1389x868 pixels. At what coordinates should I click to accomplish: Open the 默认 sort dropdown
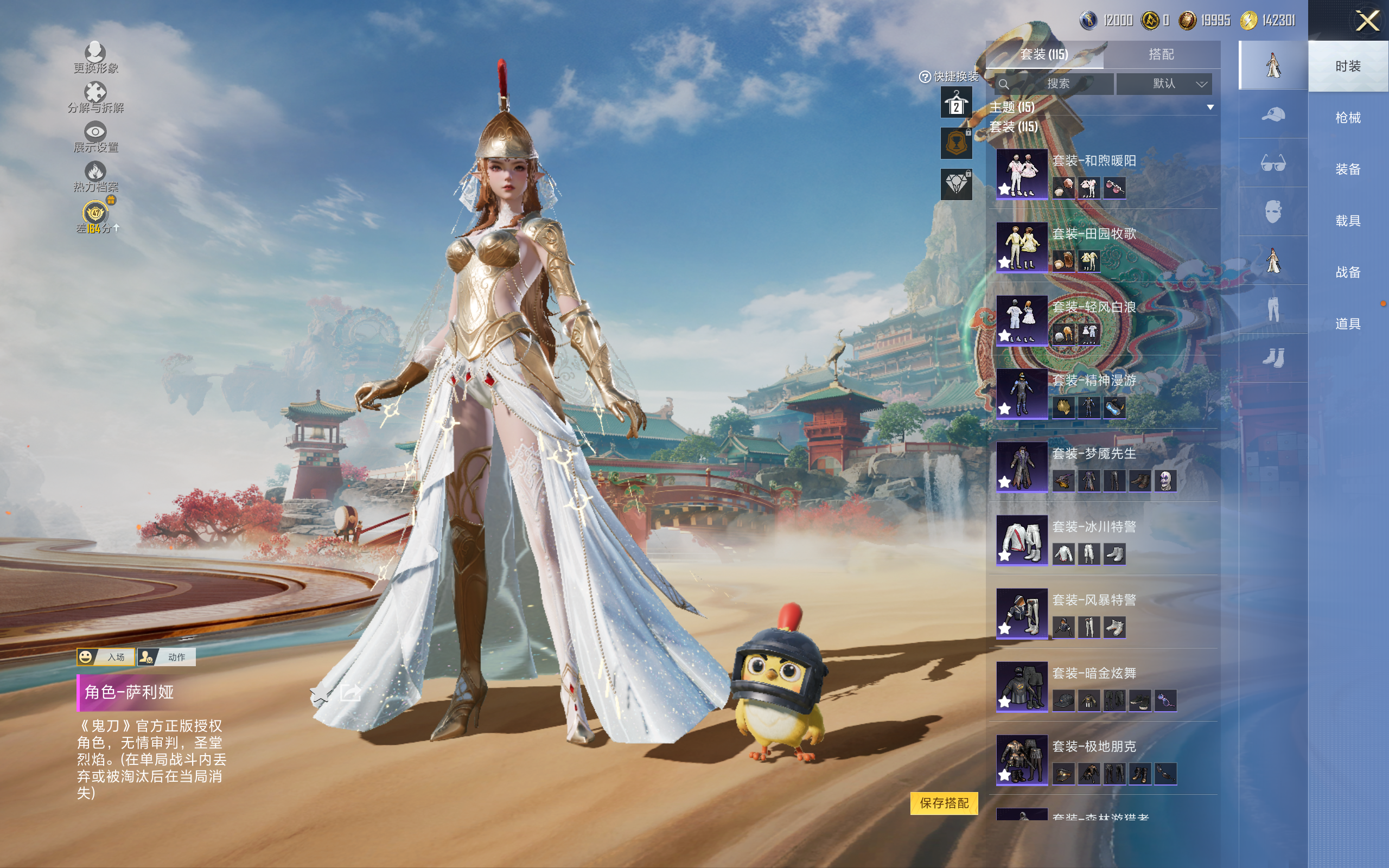pyautogui.click(x=1164, y=84)
